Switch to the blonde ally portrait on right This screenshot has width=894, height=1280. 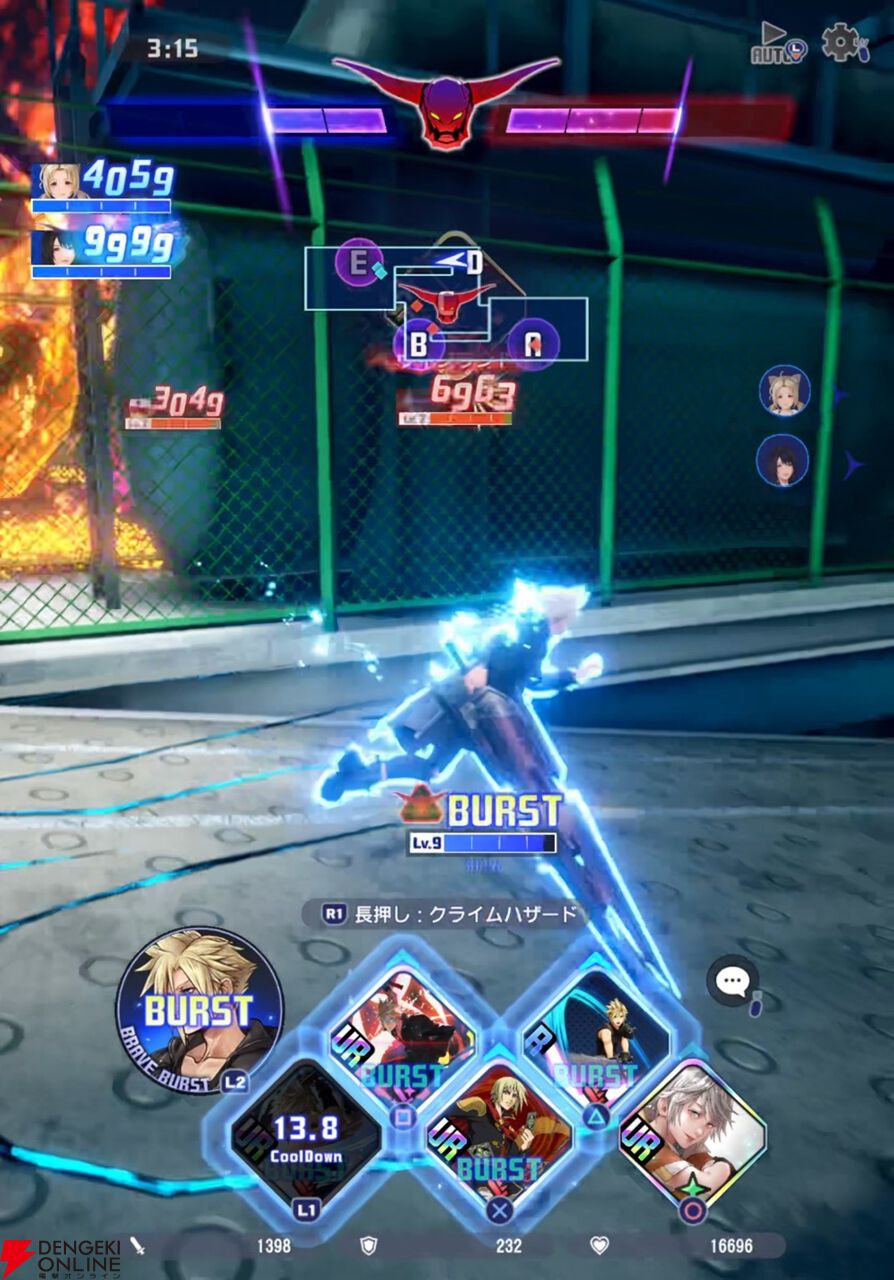784,391
